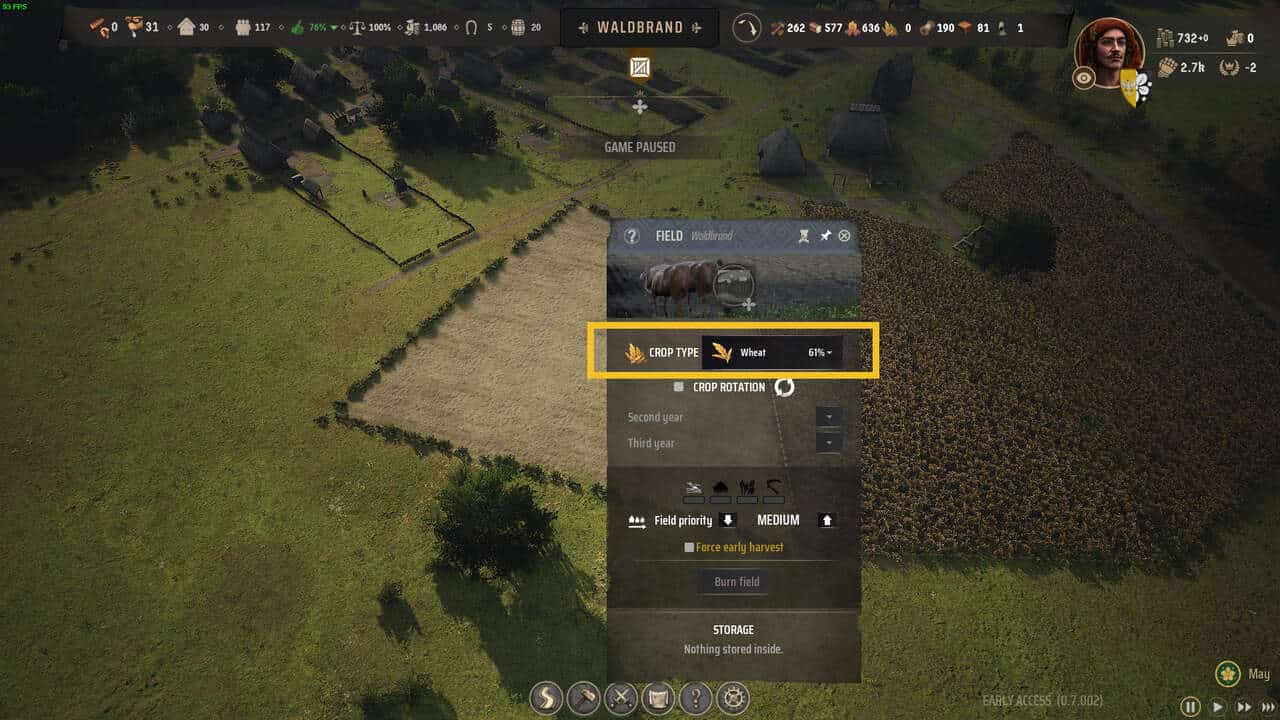Pin the Field panel
1280x720 pixels.
(825, 236)
